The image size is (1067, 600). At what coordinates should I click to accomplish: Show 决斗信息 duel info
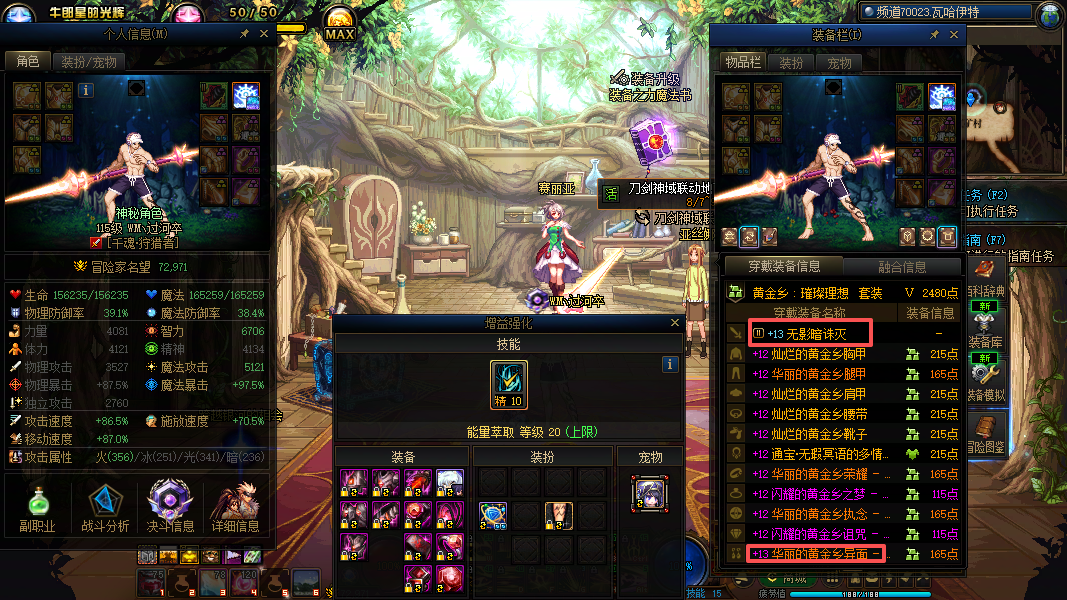[x=170, y=507]
